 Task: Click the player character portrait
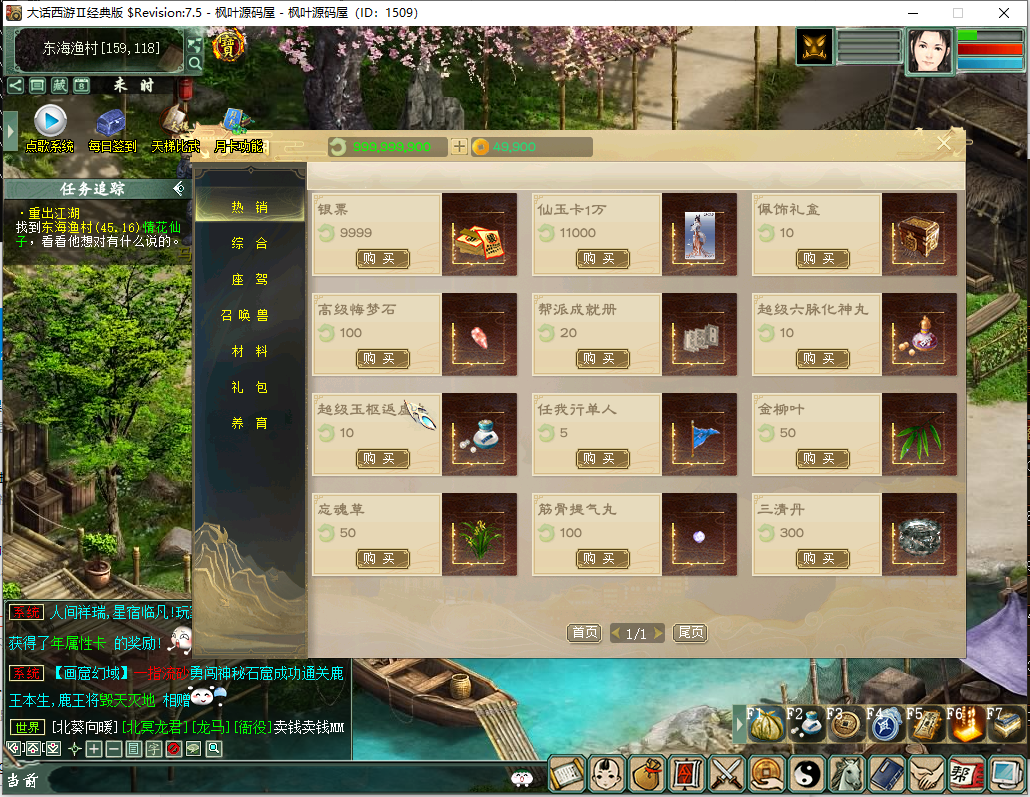[x=930, y=51]
